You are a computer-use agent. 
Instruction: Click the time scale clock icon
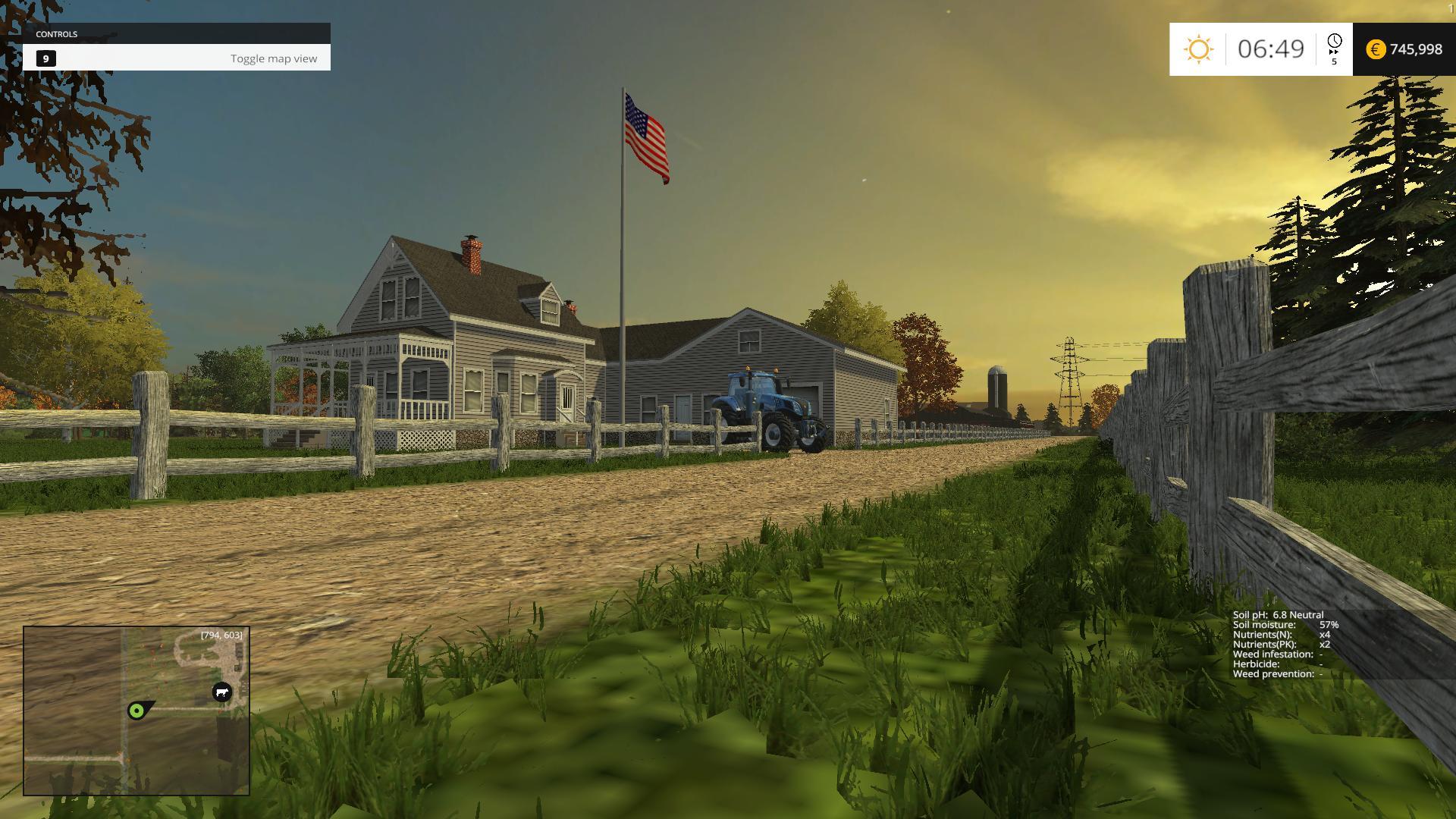click(x=1334, y=42)
